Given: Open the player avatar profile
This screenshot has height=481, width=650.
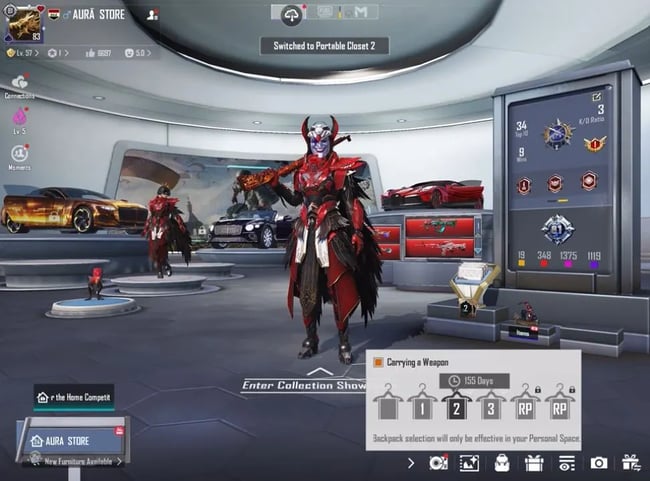Looking at the screenshot, I should click(x=24, y=22).
